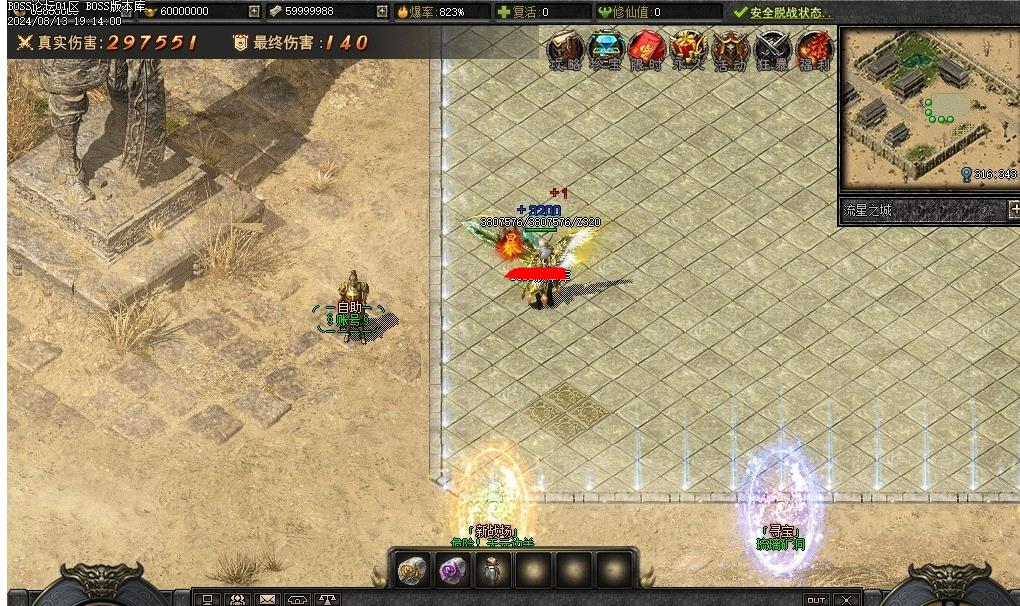Open the 福利 welfare icon
Viewport: 1020px width, 606px height.
[813, 49]
